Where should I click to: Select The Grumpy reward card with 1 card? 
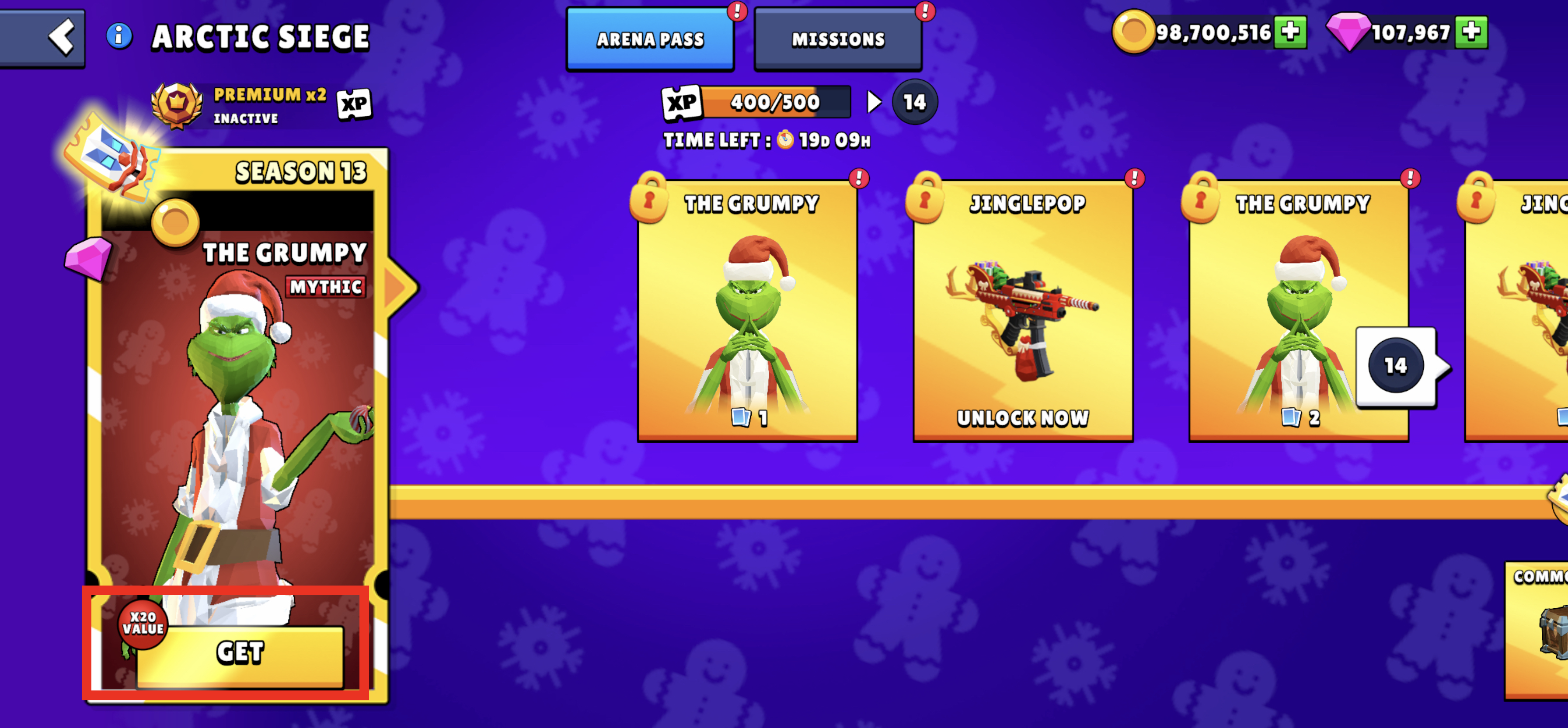[747, 310]
